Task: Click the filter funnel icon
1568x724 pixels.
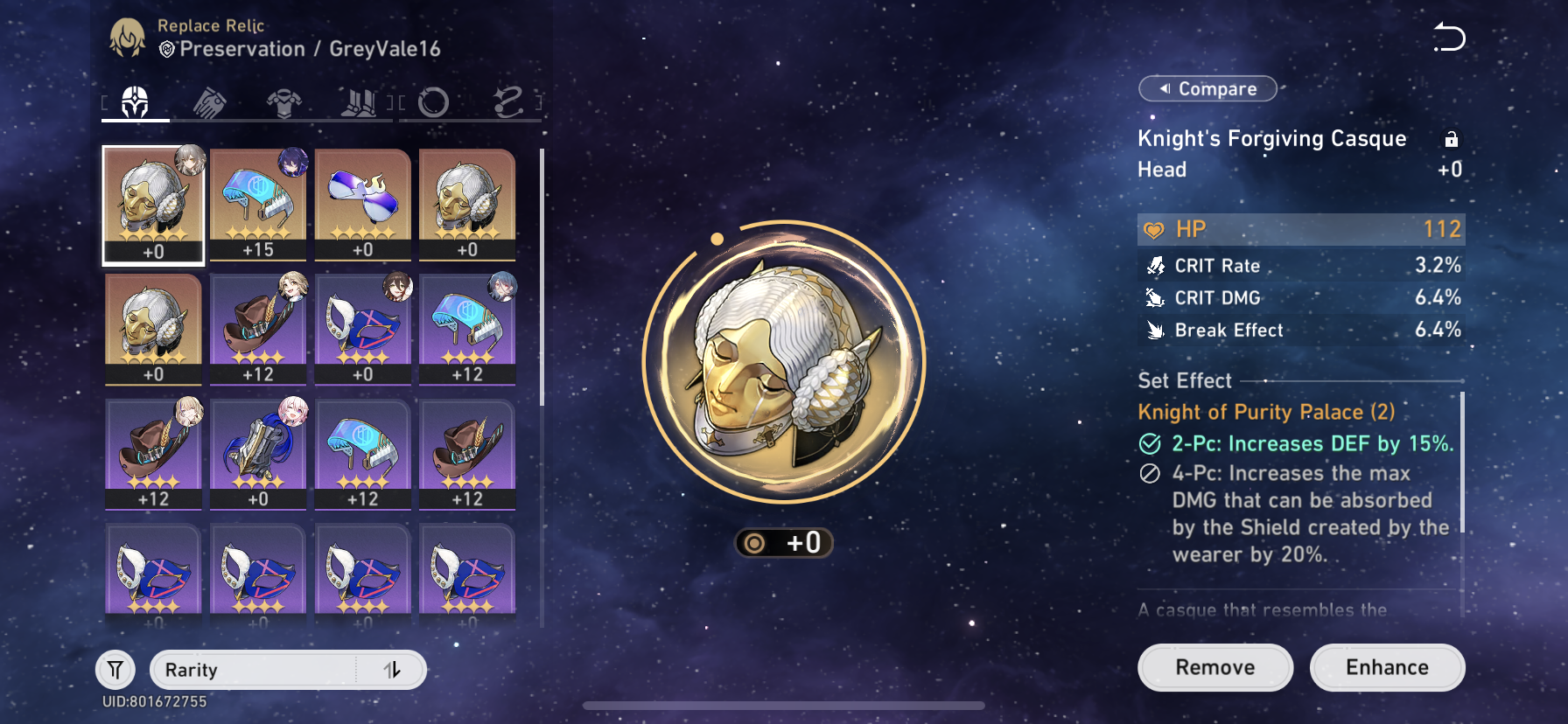Action: 115,669
